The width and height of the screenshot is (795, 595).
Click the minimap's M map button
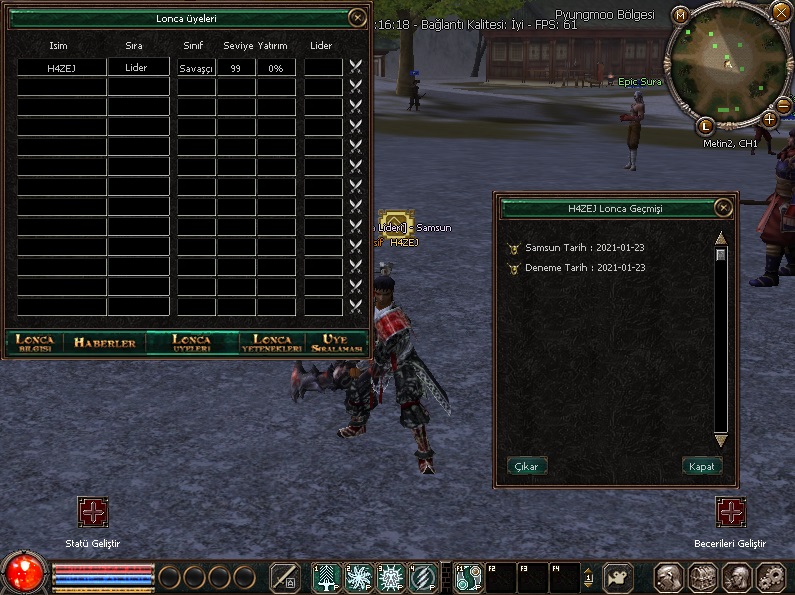[680, 15]
